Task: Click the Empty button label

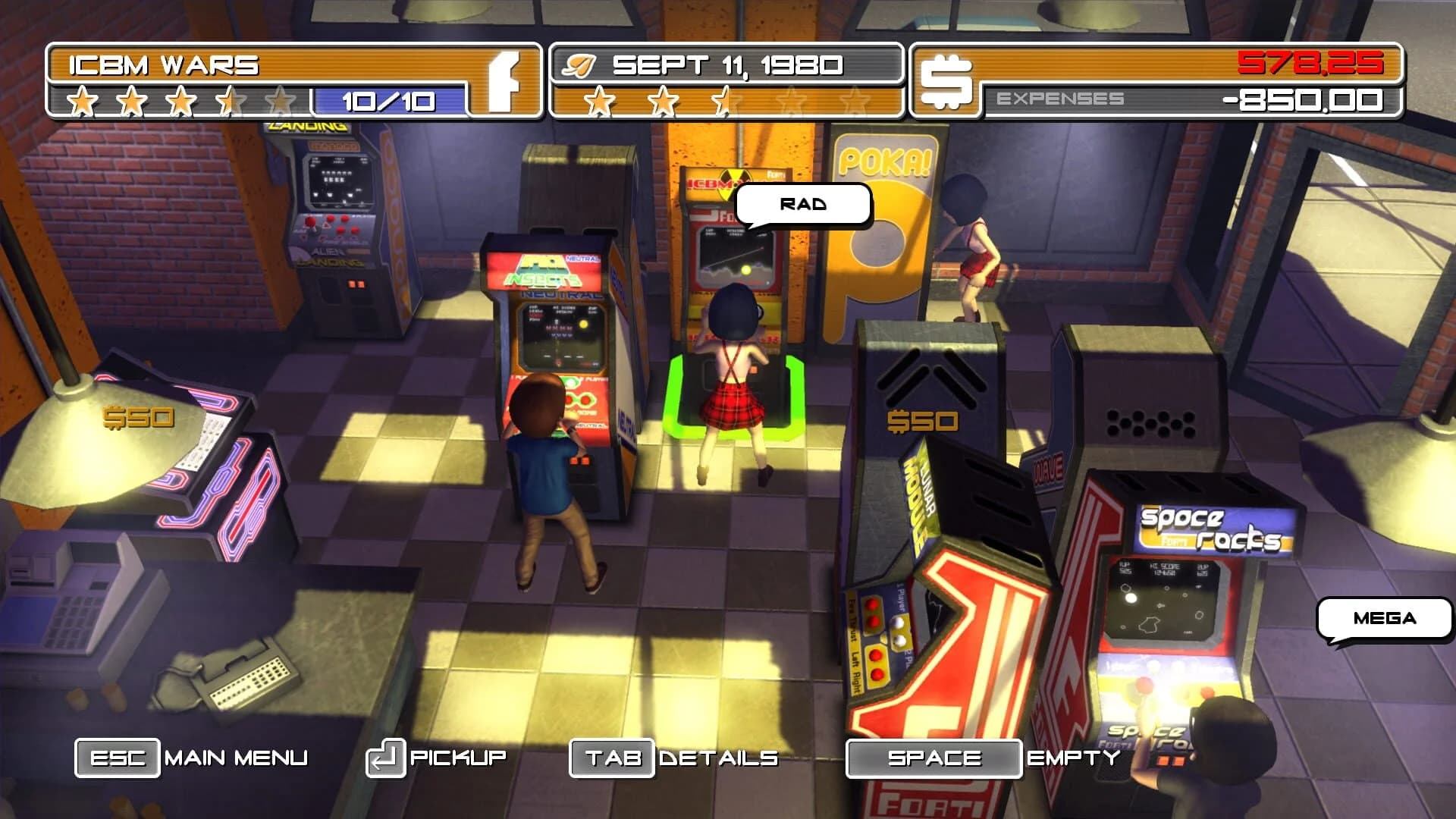Action: [x=1074, y=757]
